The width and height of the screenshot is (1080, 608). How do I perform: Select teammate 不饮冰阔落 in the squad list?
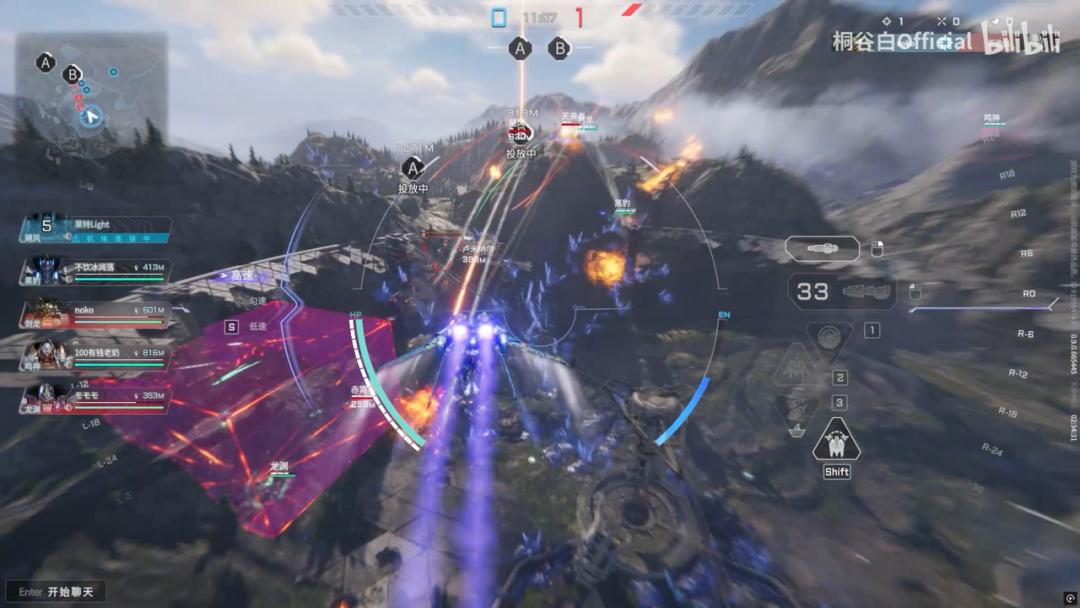pos(96,272)
